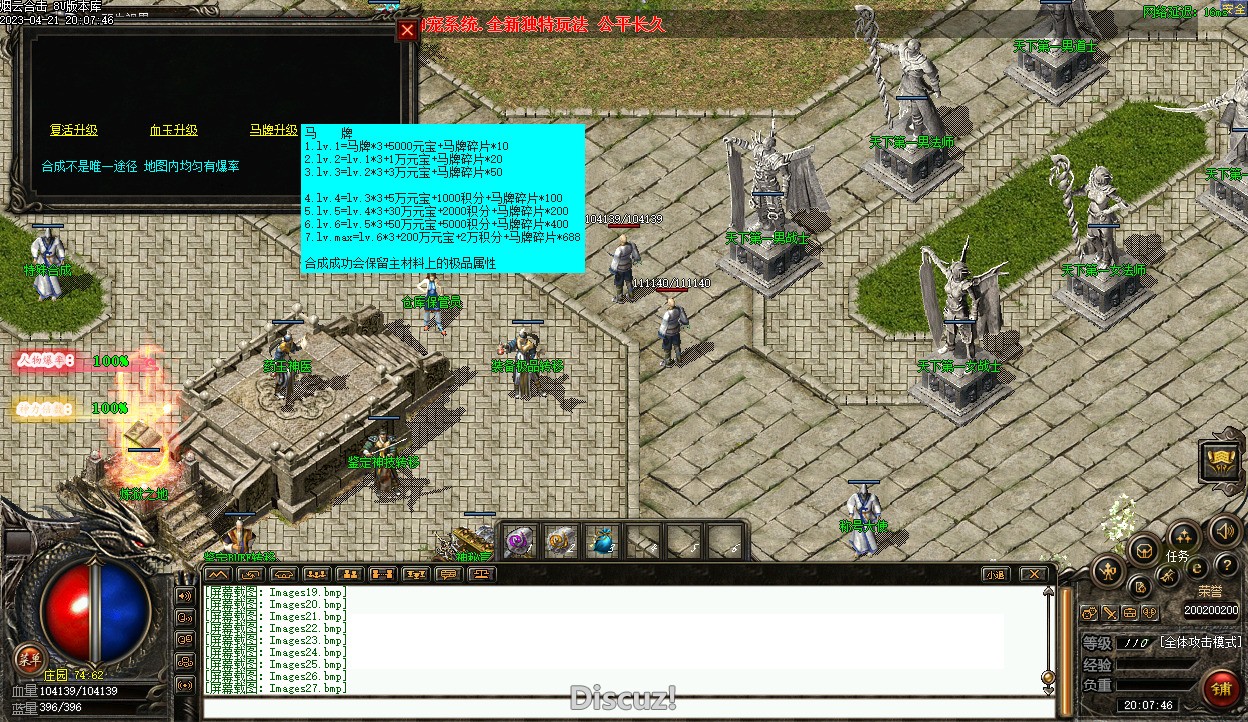Use the blue pouch in hotbar slot 3

tap(601, 542)
